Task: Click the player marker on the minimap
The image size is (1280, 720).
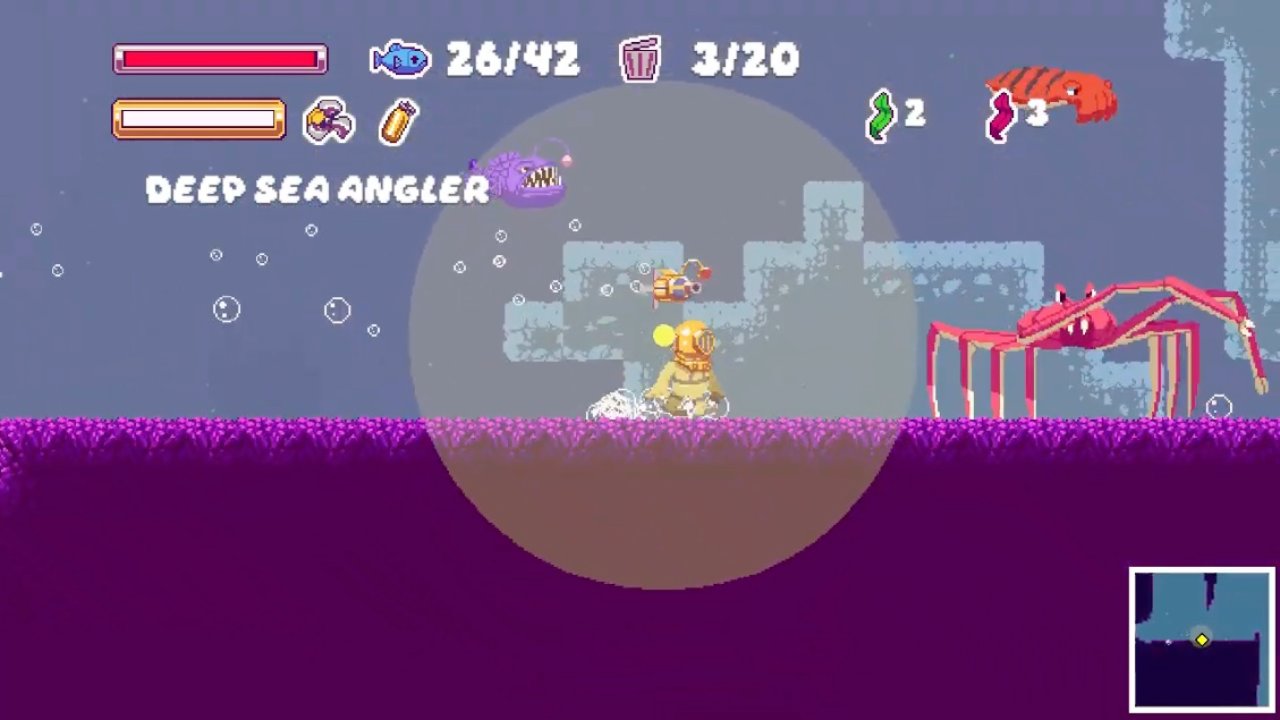Action: 1202,639
